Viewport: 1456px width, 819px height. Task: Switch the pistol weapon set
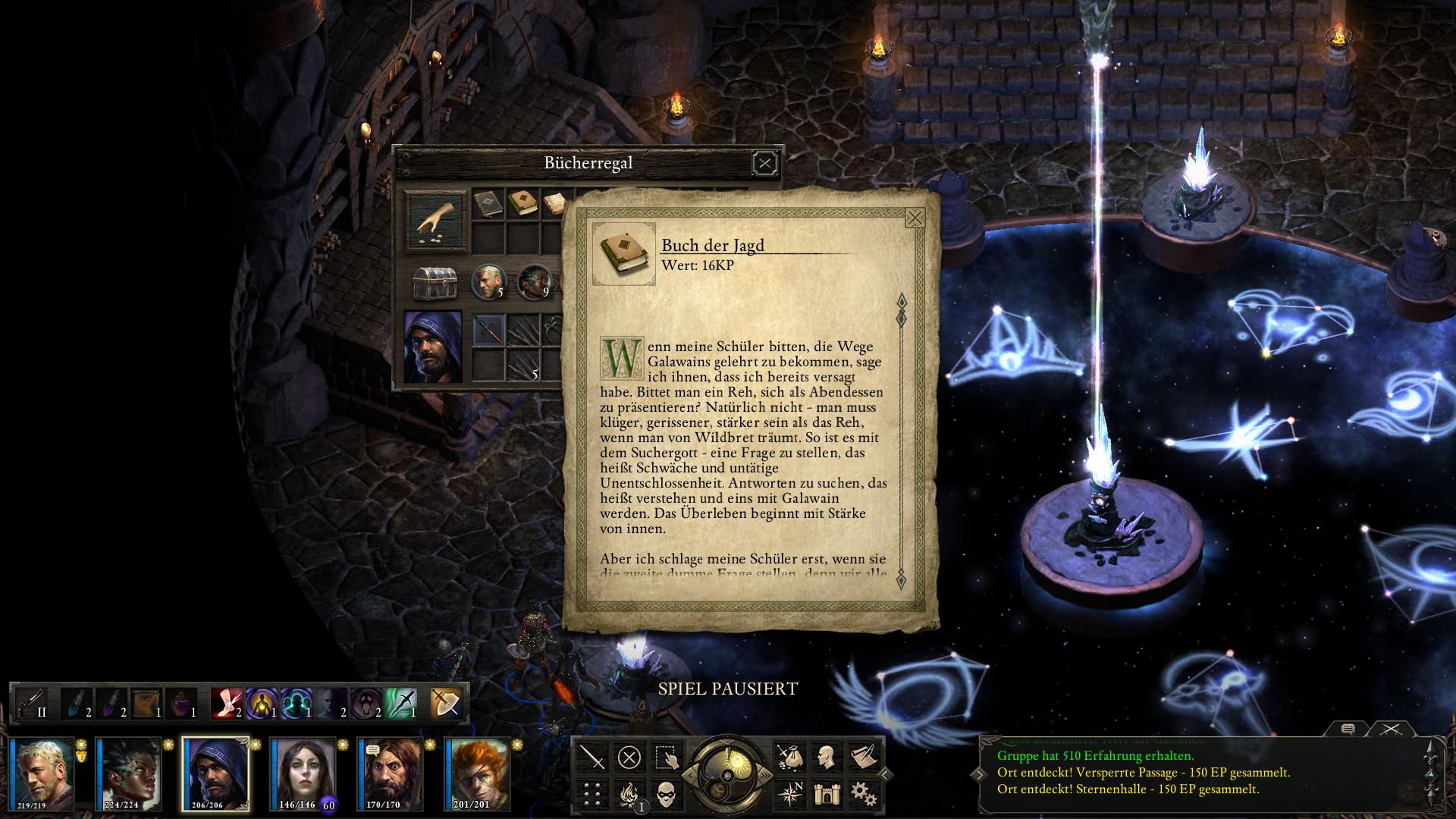[x=32, y=702]
